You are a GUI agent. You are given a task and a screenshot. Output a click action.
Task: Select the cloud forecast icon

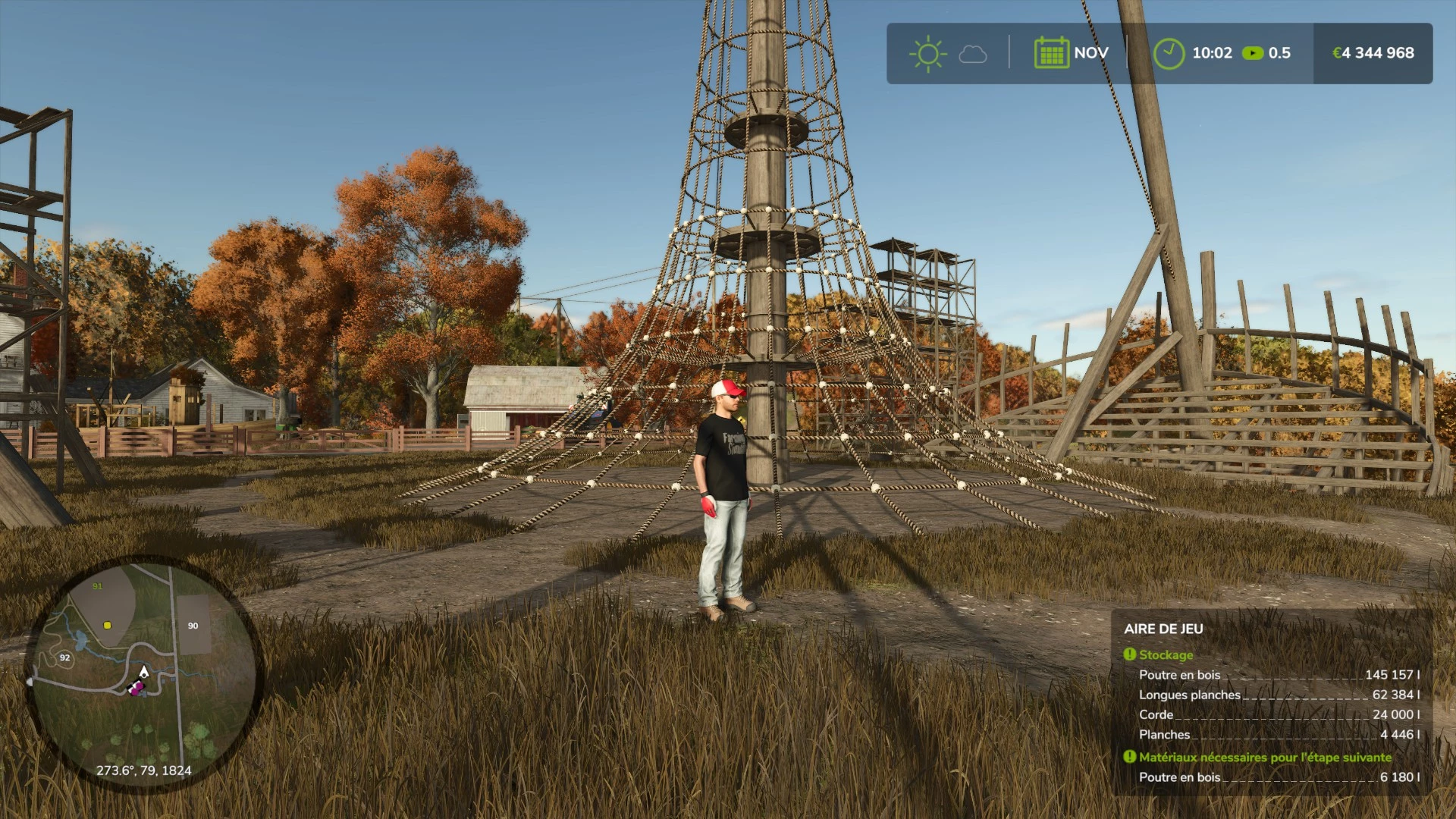(971, 55)
